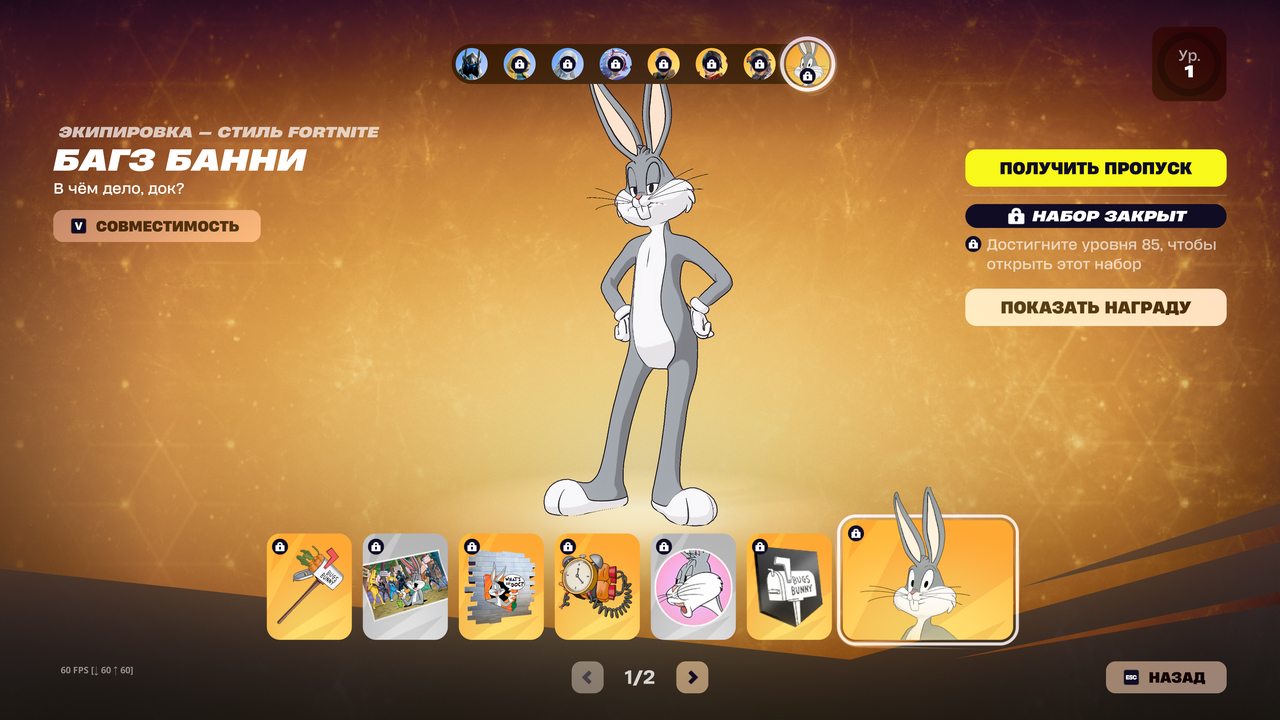Switch to the white-hooded locked character

pyautogui.click(x=567, y=64)
